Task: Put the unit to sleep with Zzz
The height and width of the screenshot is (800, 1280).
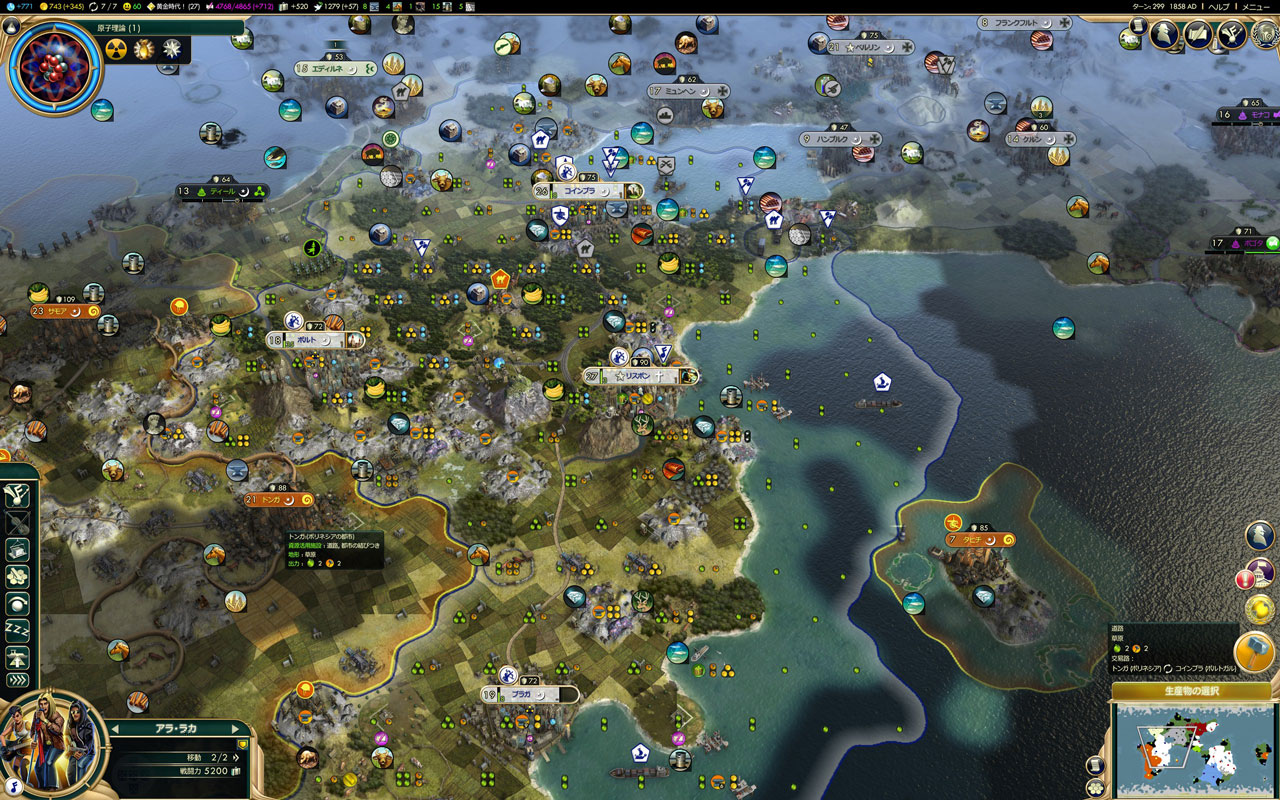Action: tap(18, 630)
